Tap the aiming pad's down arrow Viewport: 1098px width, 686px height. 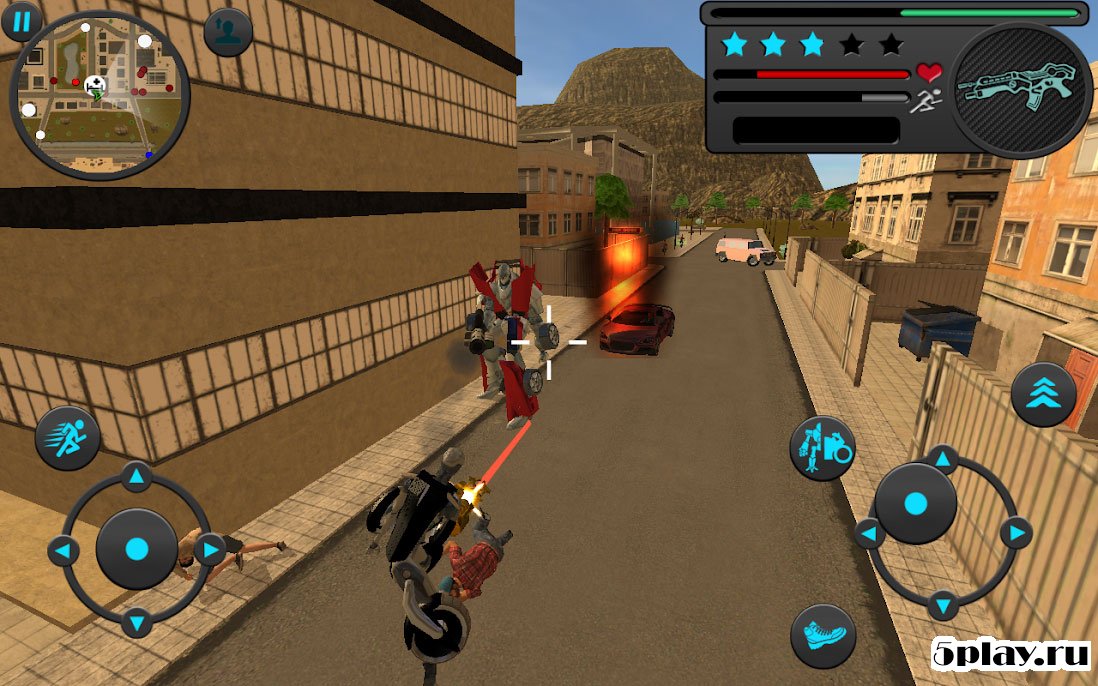pyautogui.click(x=942, y=605)
